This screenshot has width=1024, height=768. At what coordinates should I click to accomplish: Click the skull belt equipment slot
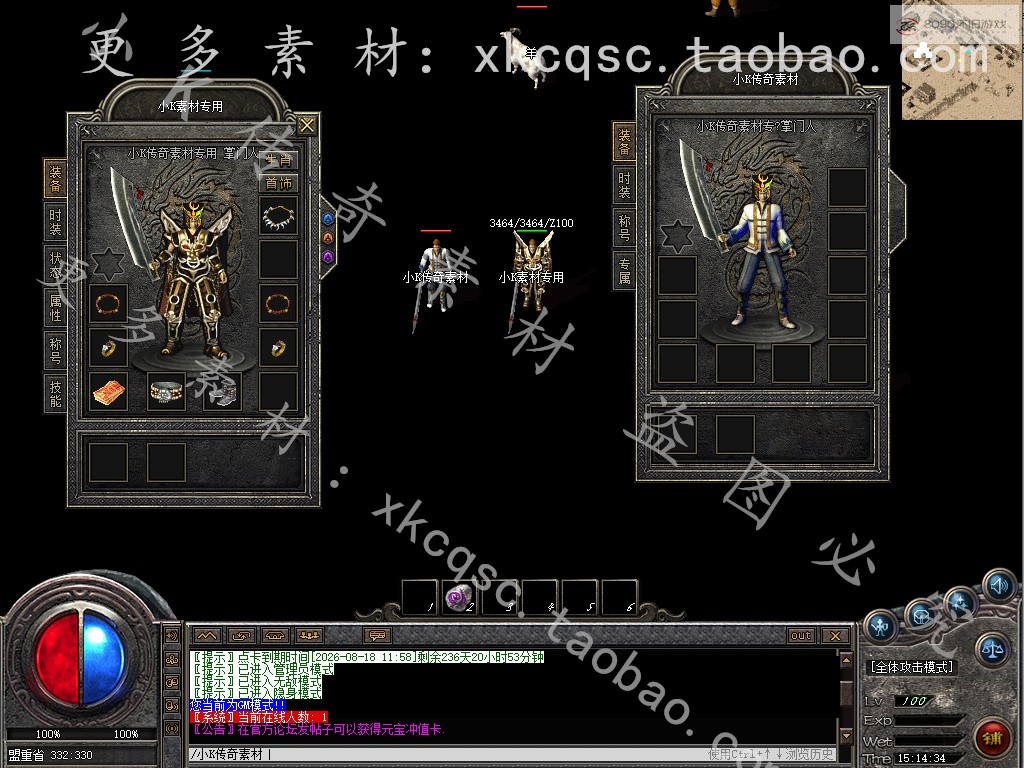pos(166,391)
